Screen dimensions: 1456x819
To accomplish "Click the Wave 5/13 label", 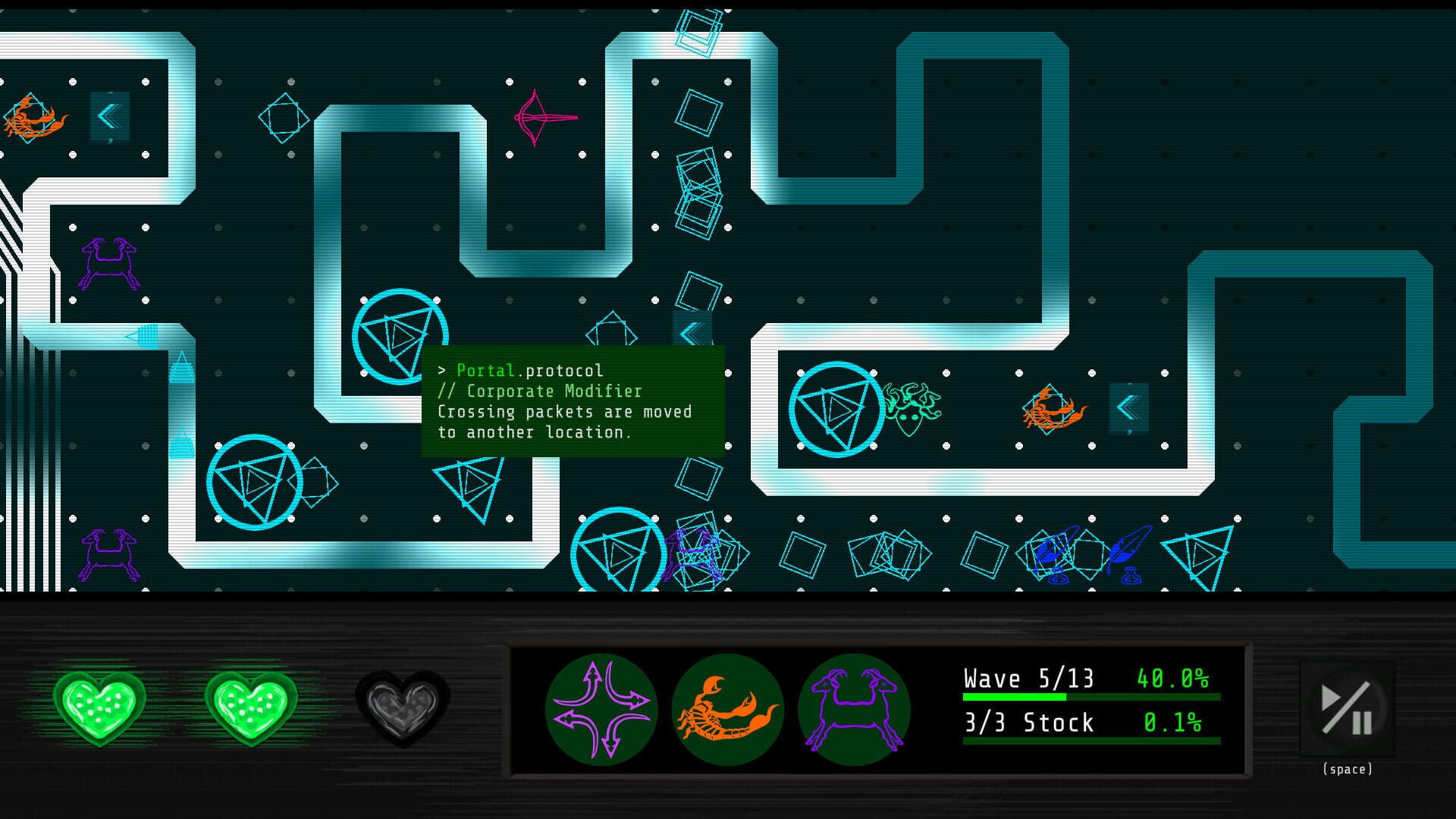I will (1028, 678).
